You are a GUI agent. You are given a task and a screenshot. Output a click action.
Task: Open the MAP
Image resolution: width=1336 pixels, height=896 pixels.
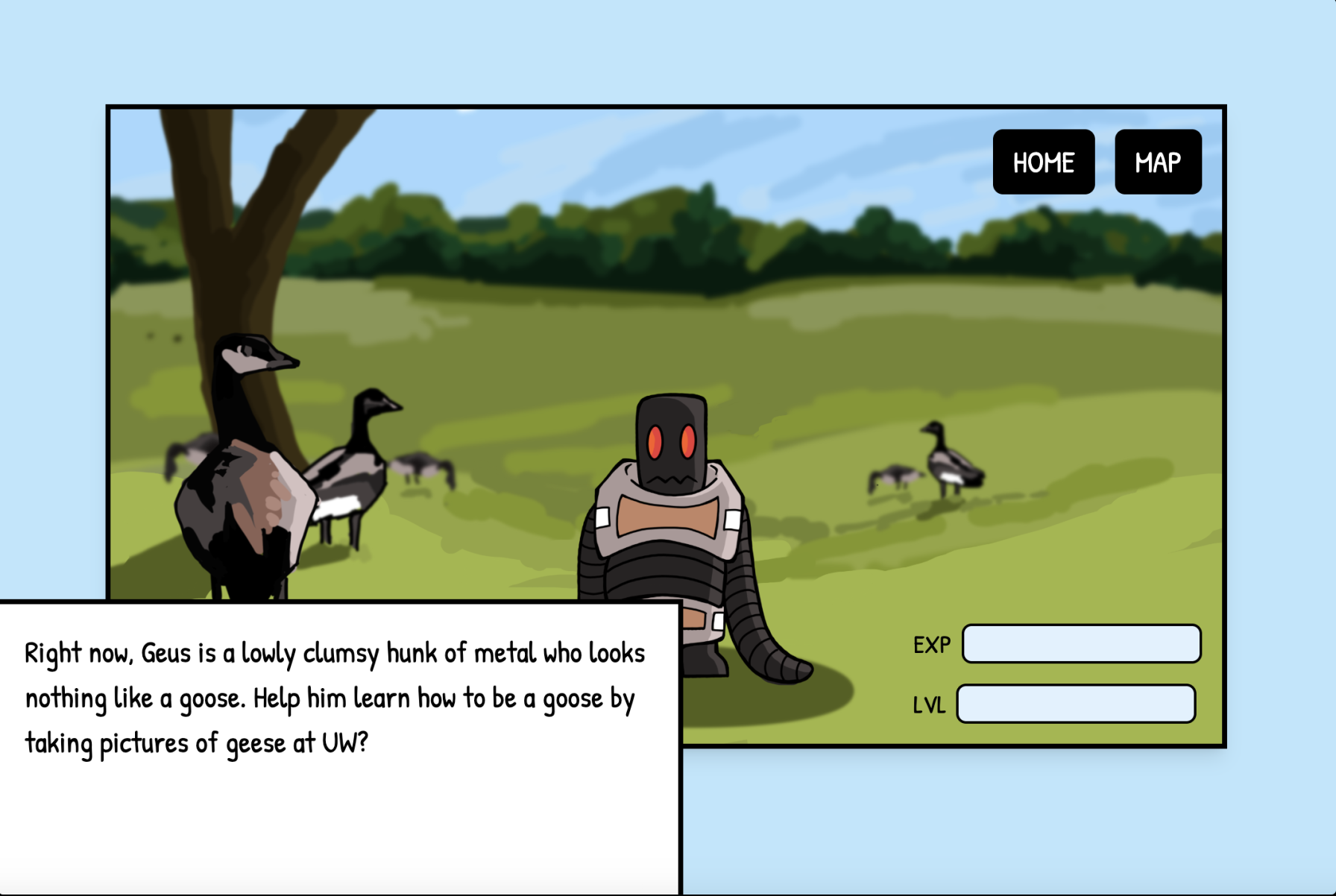coord(1157,162)
